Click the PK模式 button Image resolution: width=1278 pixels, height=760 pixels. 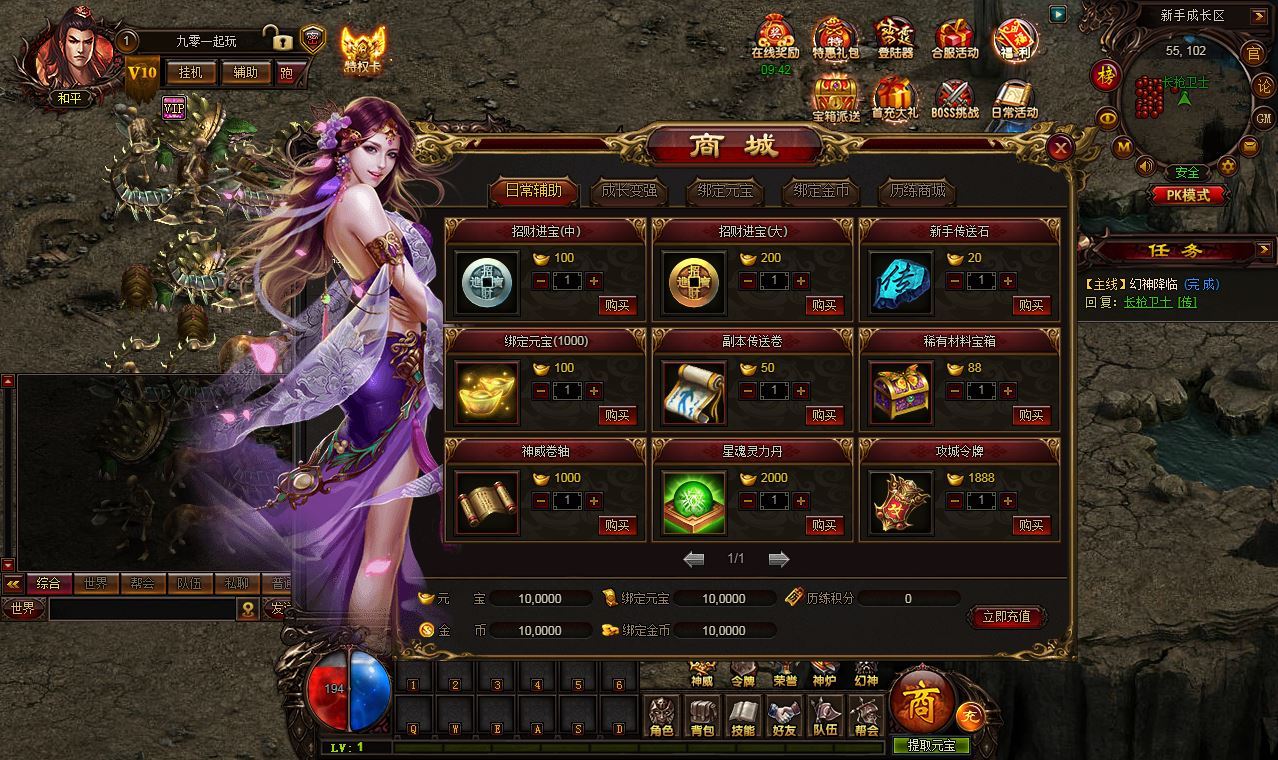pyautogui.click(x=1181, y=195)
